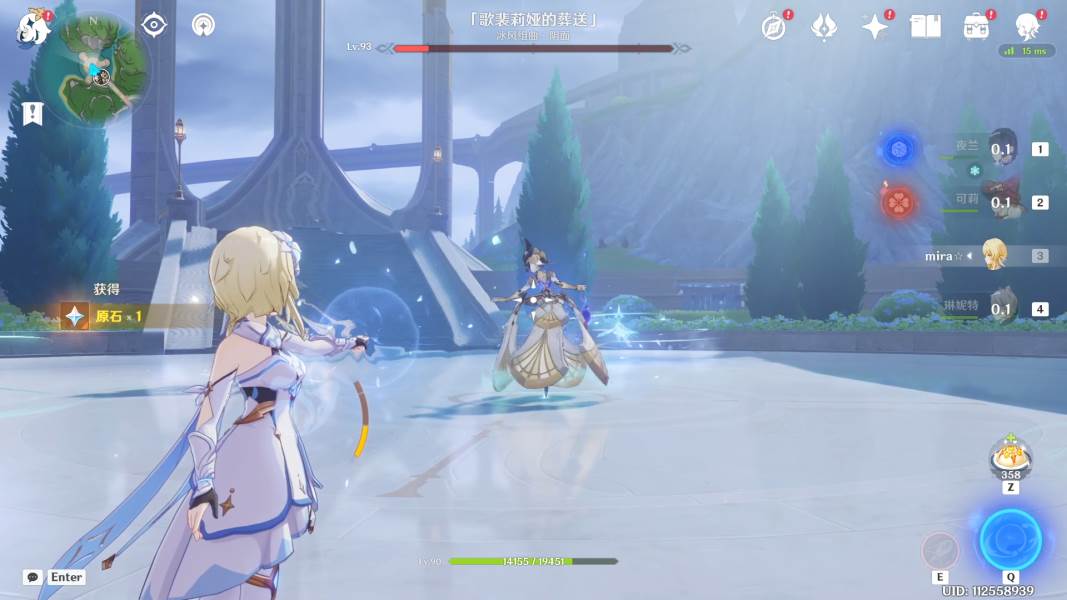This screenshot has height=600, width=1067.
Task: Switch to party member 夜兰
Action: pos(1002,150)
